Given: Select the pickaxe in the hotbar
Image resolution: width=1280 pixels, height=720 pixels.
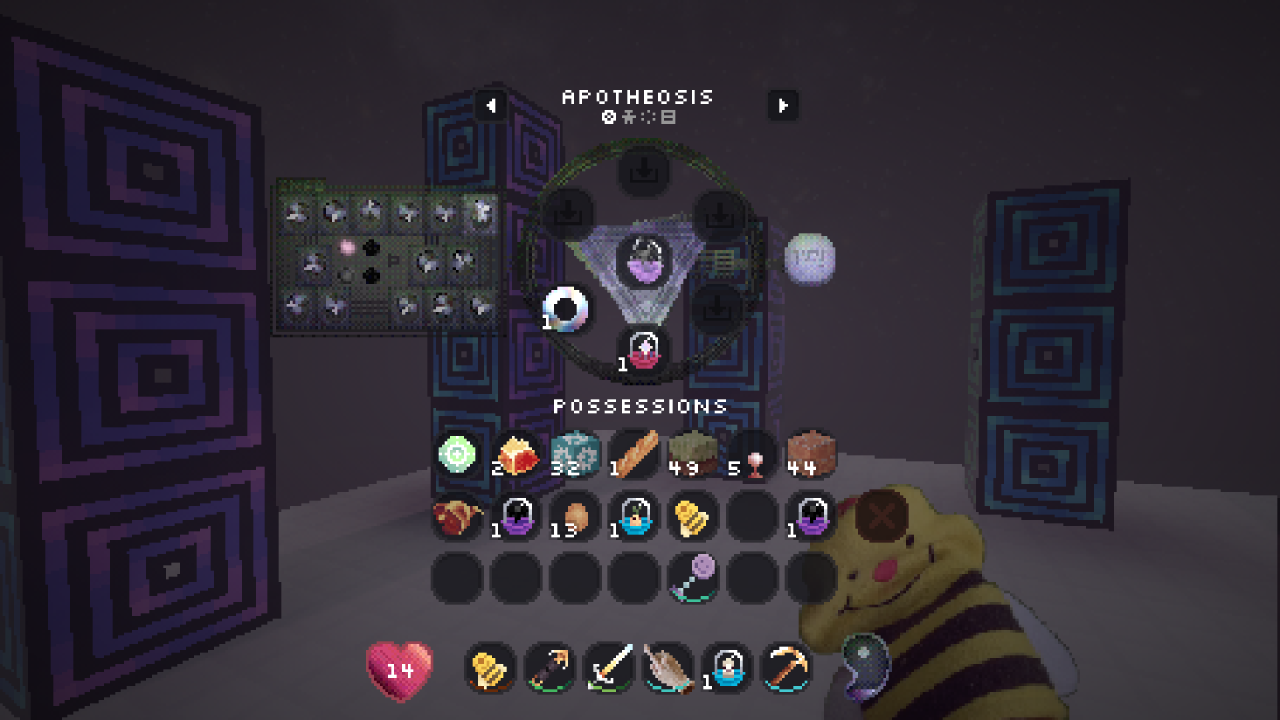Looking at the screenshot, I should pyautogui.click(x=786, y=667).
